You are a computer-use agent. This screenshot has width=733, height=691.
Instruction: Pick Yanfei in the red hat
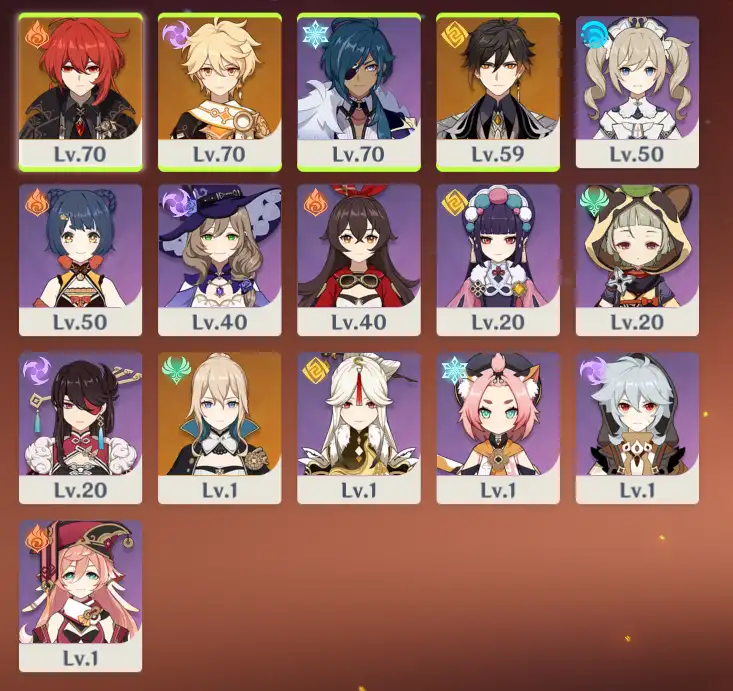tap(80, 594)
